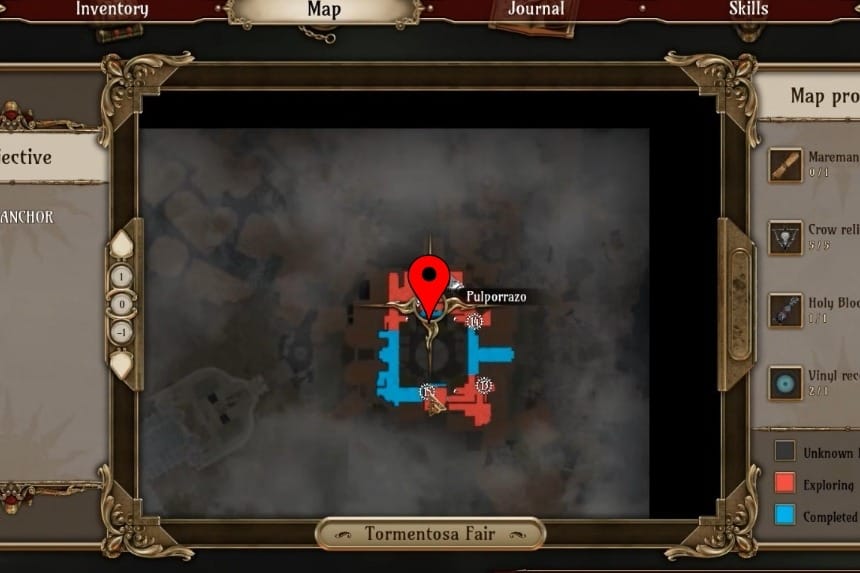
Task: Click the Completed blue legend swatch
Action: tap(785, 516)
